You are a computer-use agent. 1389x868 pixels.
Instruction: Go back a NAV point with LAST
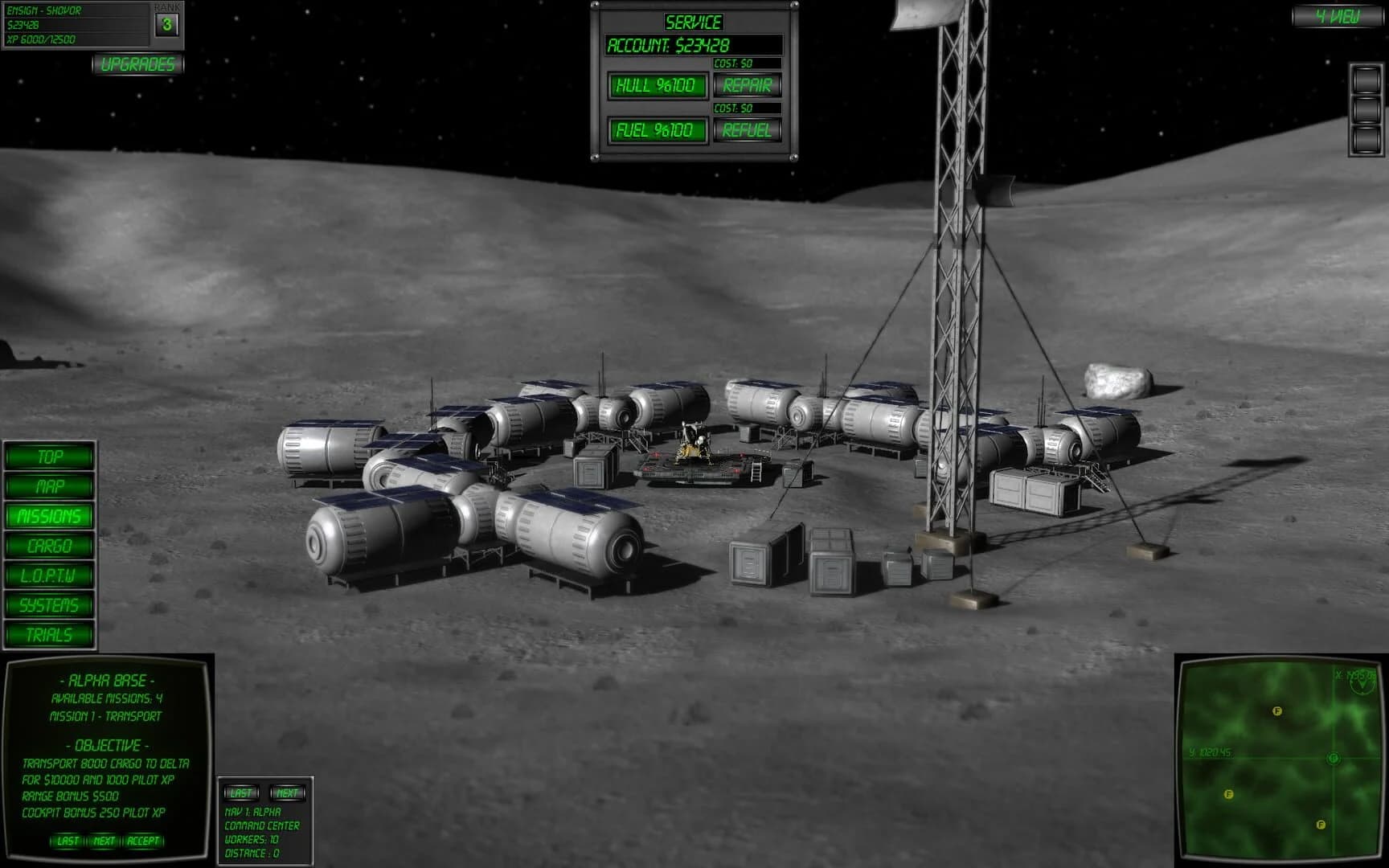(240, 792)
